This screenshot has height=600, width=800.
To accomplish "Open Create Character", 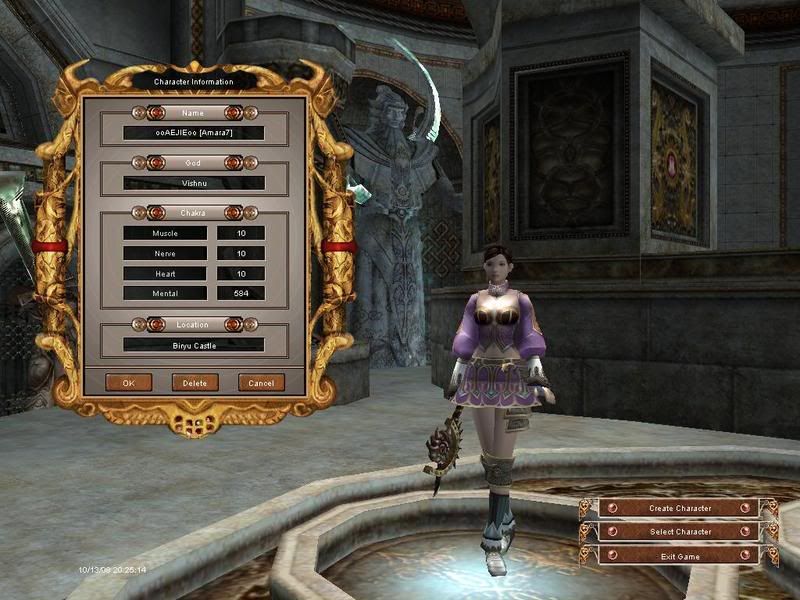I will pos(680,508).
